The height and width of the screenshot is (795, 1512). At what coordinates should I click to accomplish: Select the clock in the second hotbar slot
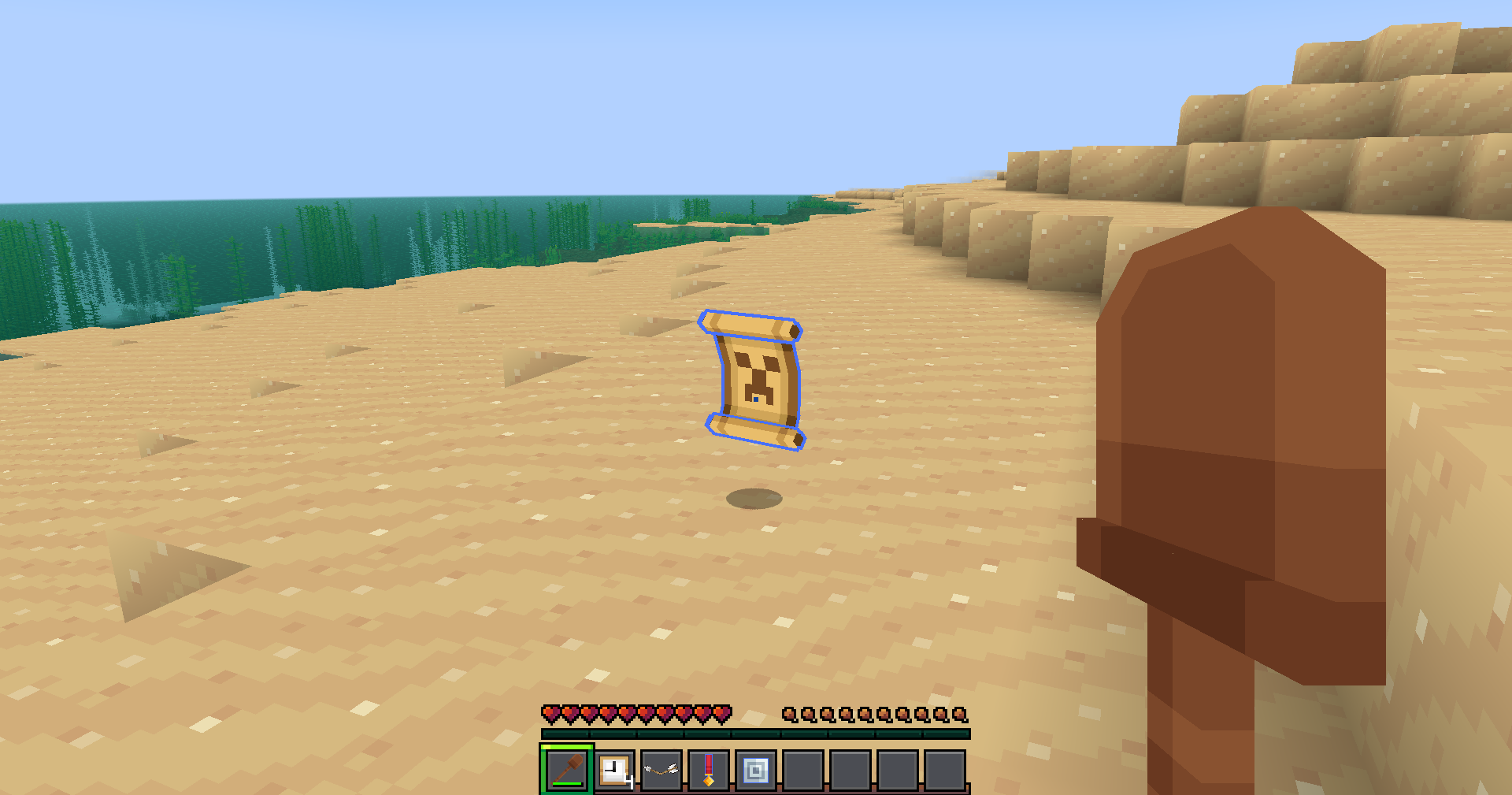coord(613,770)
